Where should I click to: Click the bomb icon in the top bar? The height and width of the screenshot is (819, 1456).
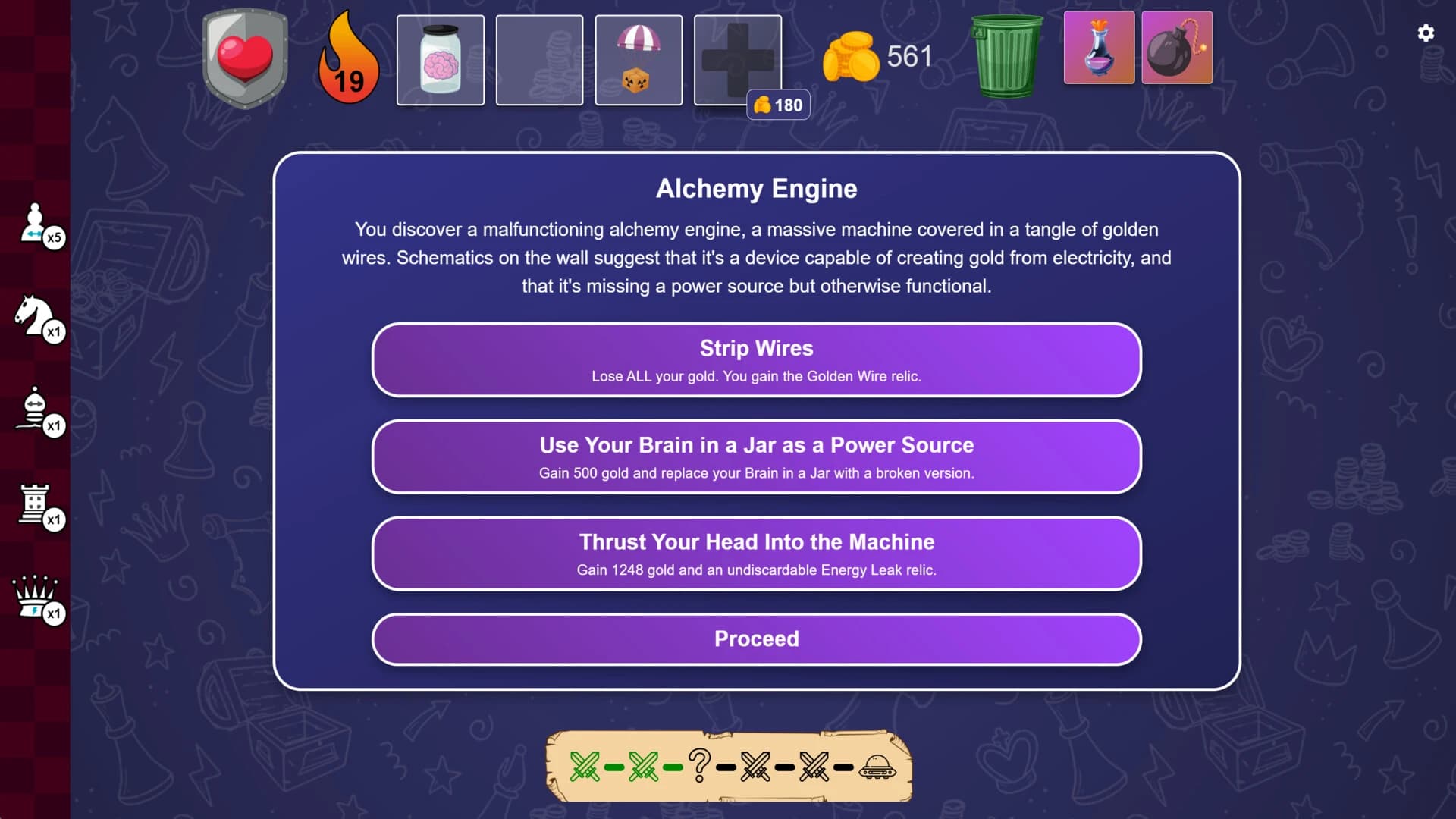(1176, 48)
